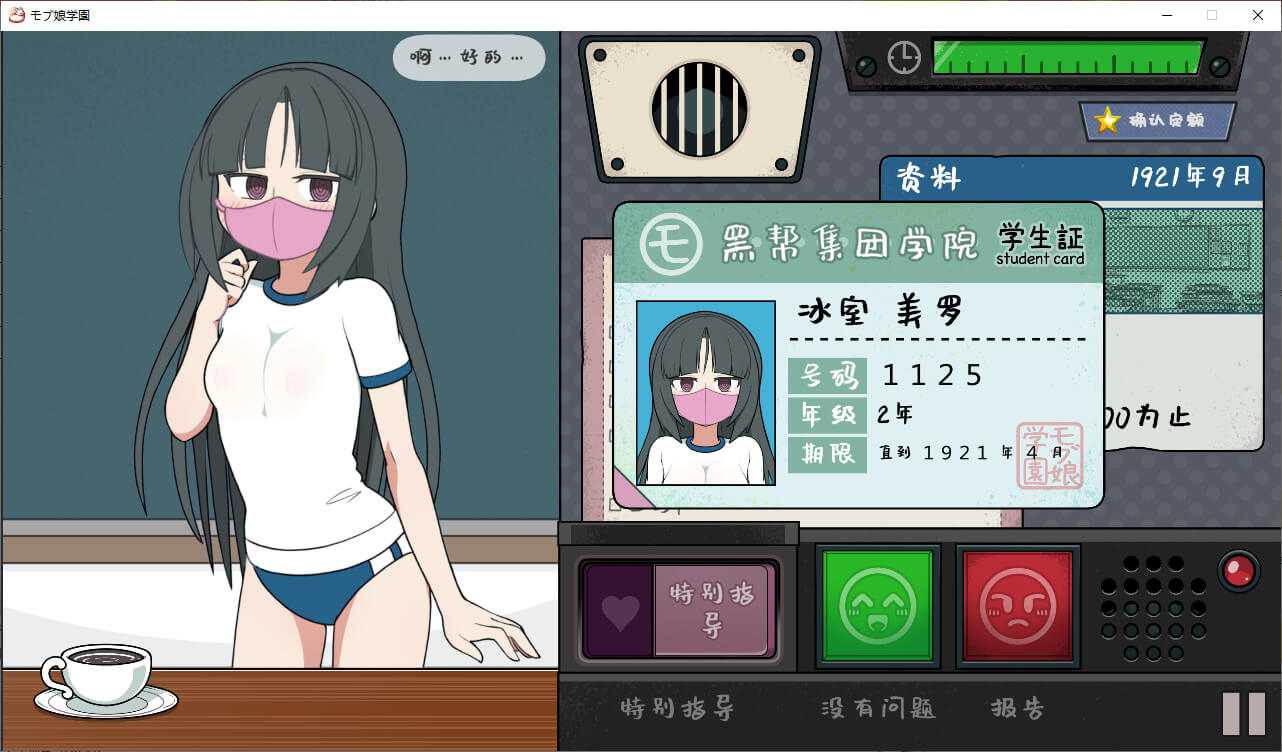
Task: Open the 确认定额 star button
Action: coord(1157,121)
